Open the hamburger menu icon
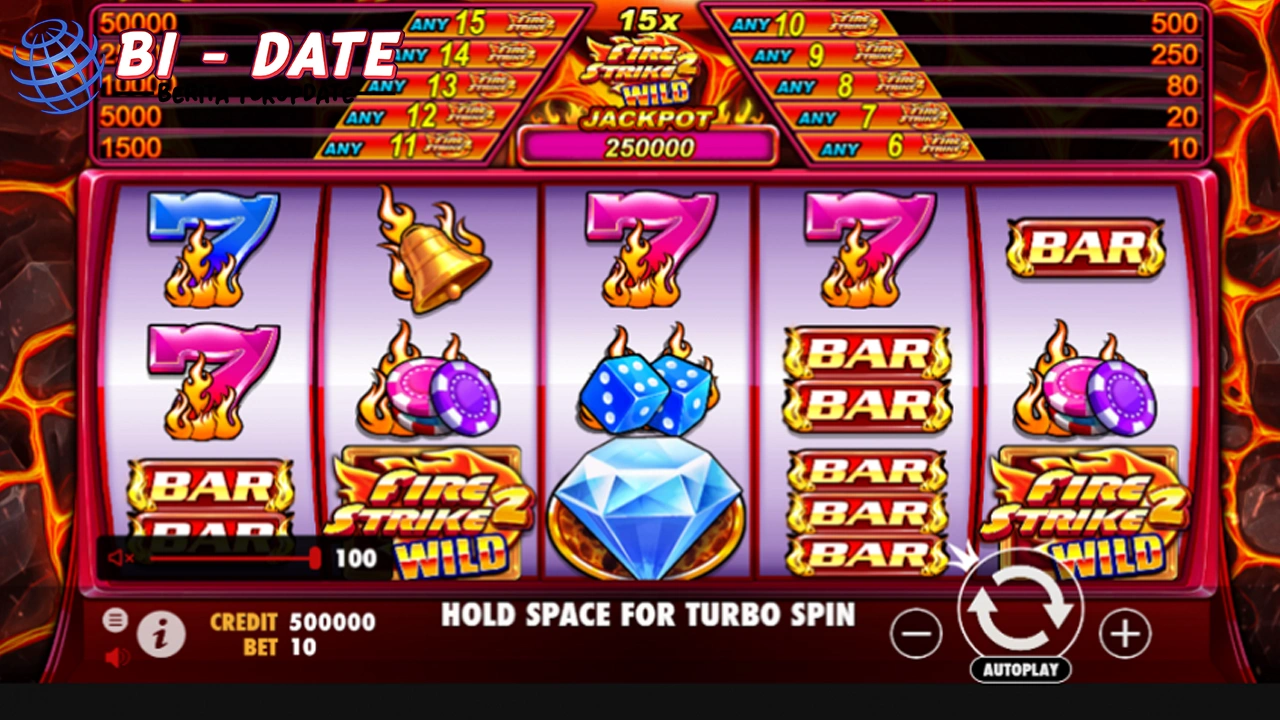 click(116, 620)
